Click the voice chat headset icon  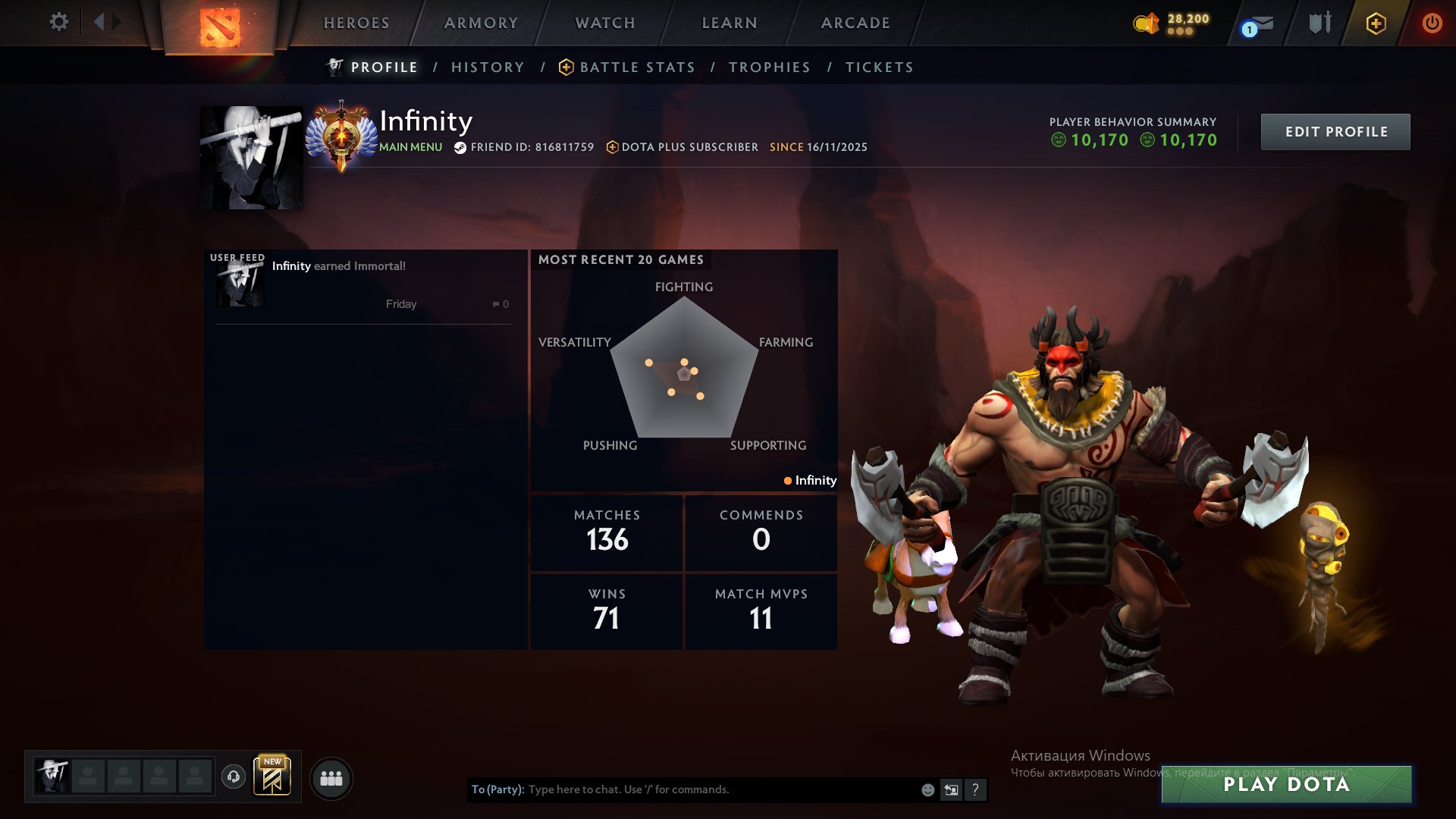click(235, 777)
